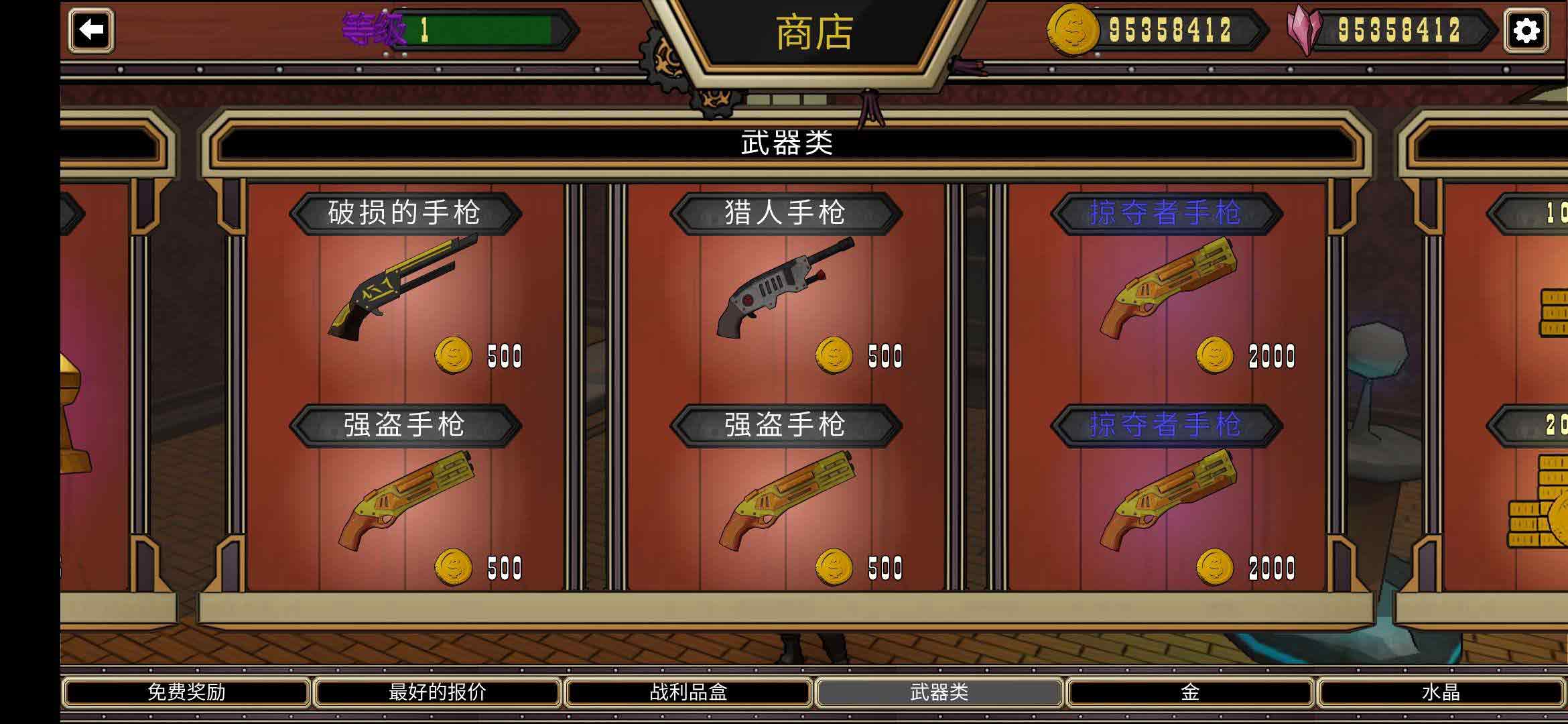Tap the 强盗手枪 name plate
Screen dimensions: 1568x724
tap(405, 426)
